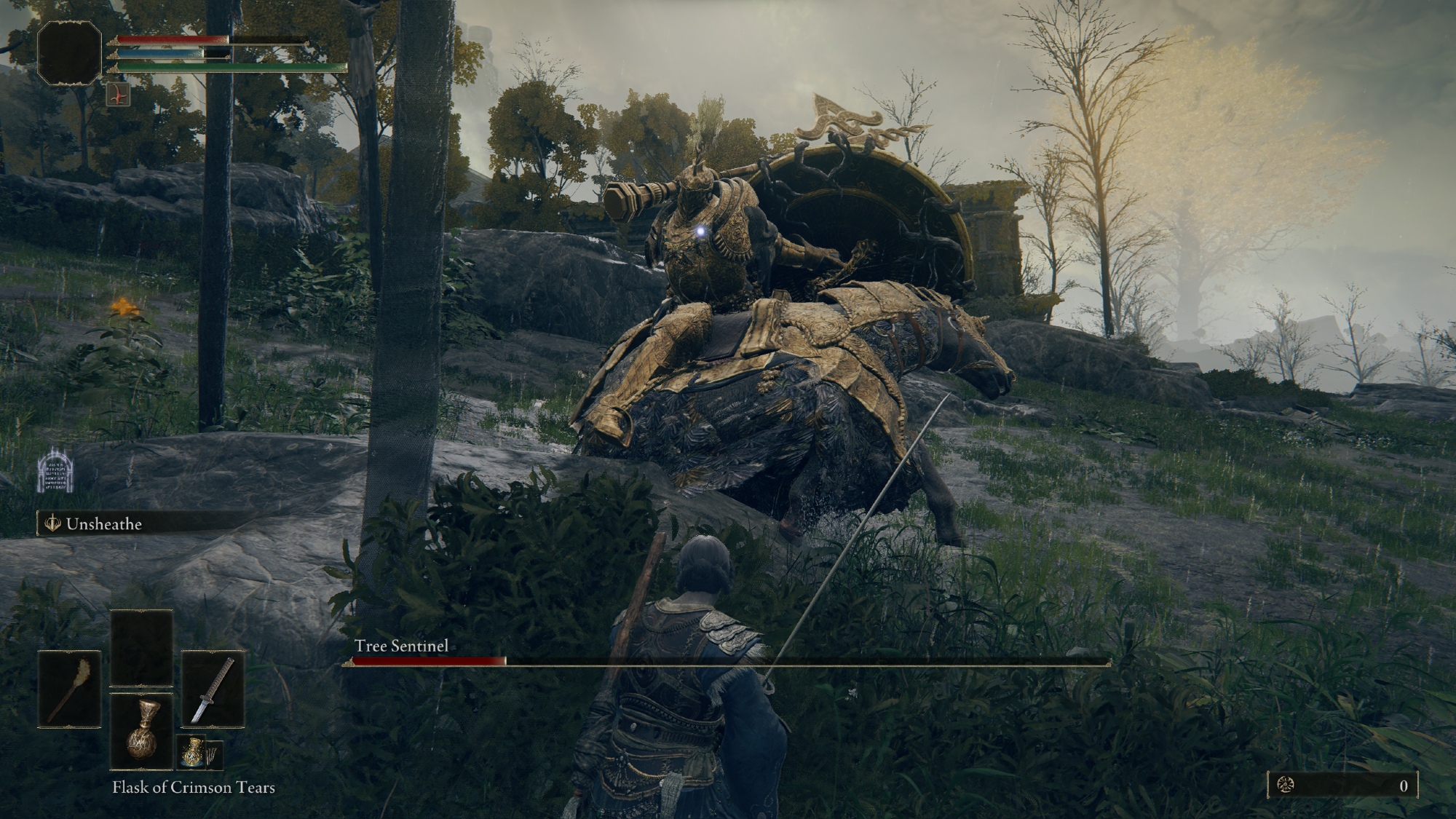Screen dimensions: 1456x819
Task: Activate the Unsheathe weapon skill label
Action: pos(103,524)
